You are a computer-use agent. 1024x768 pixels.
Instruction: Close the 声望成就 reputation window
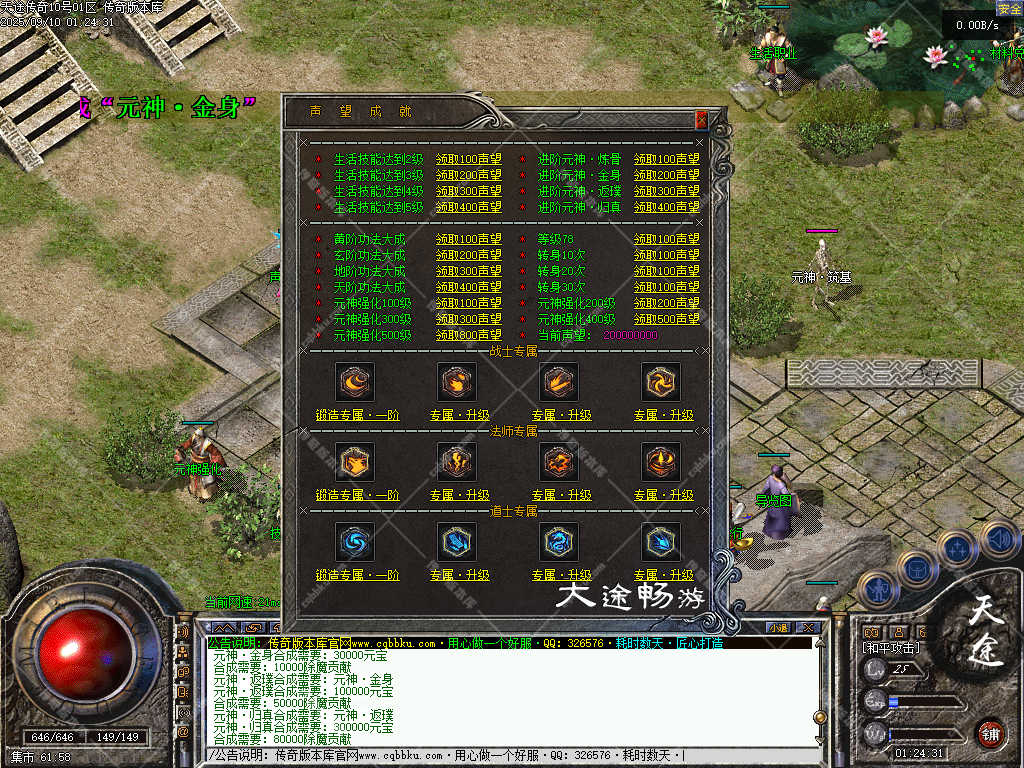tap(701, 119)
